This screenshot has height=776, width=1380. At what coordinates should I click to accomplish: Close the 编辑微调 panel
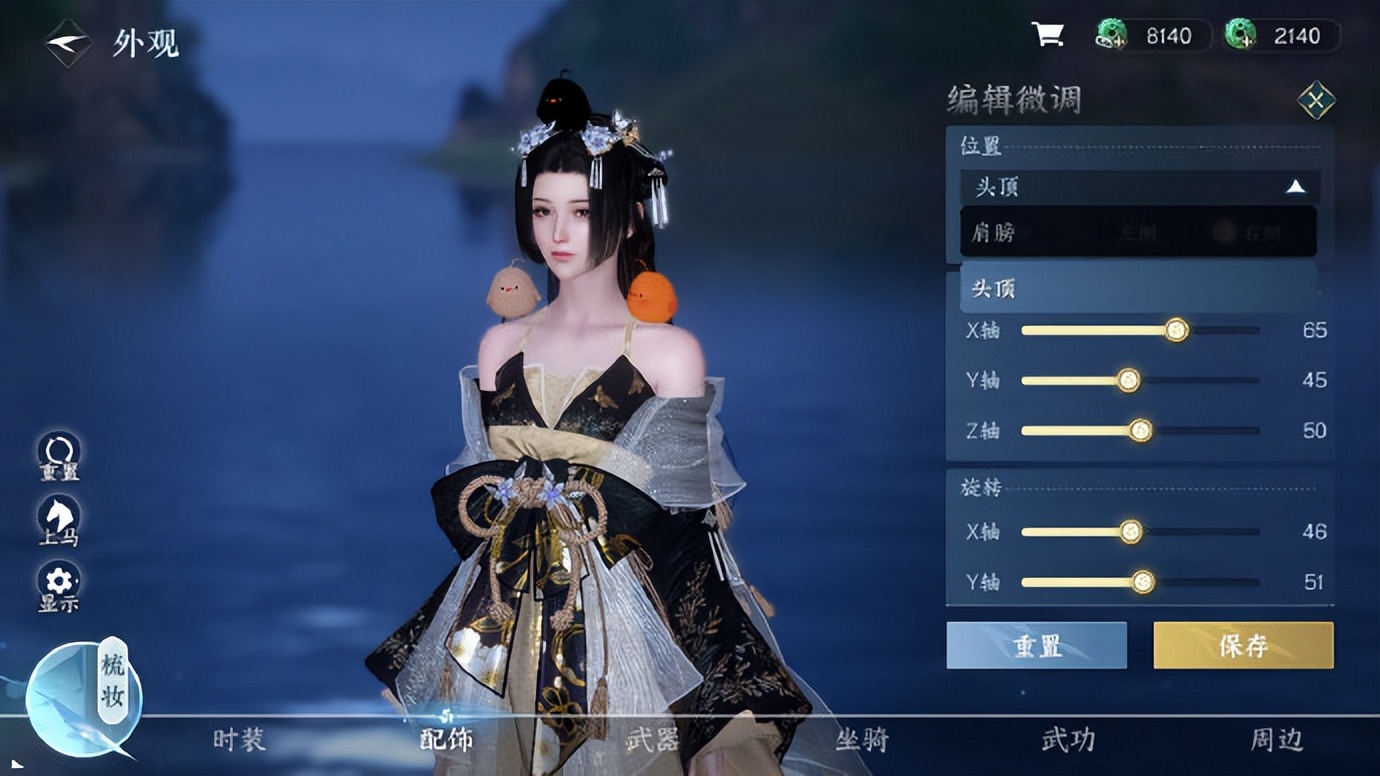point(1315,100)
